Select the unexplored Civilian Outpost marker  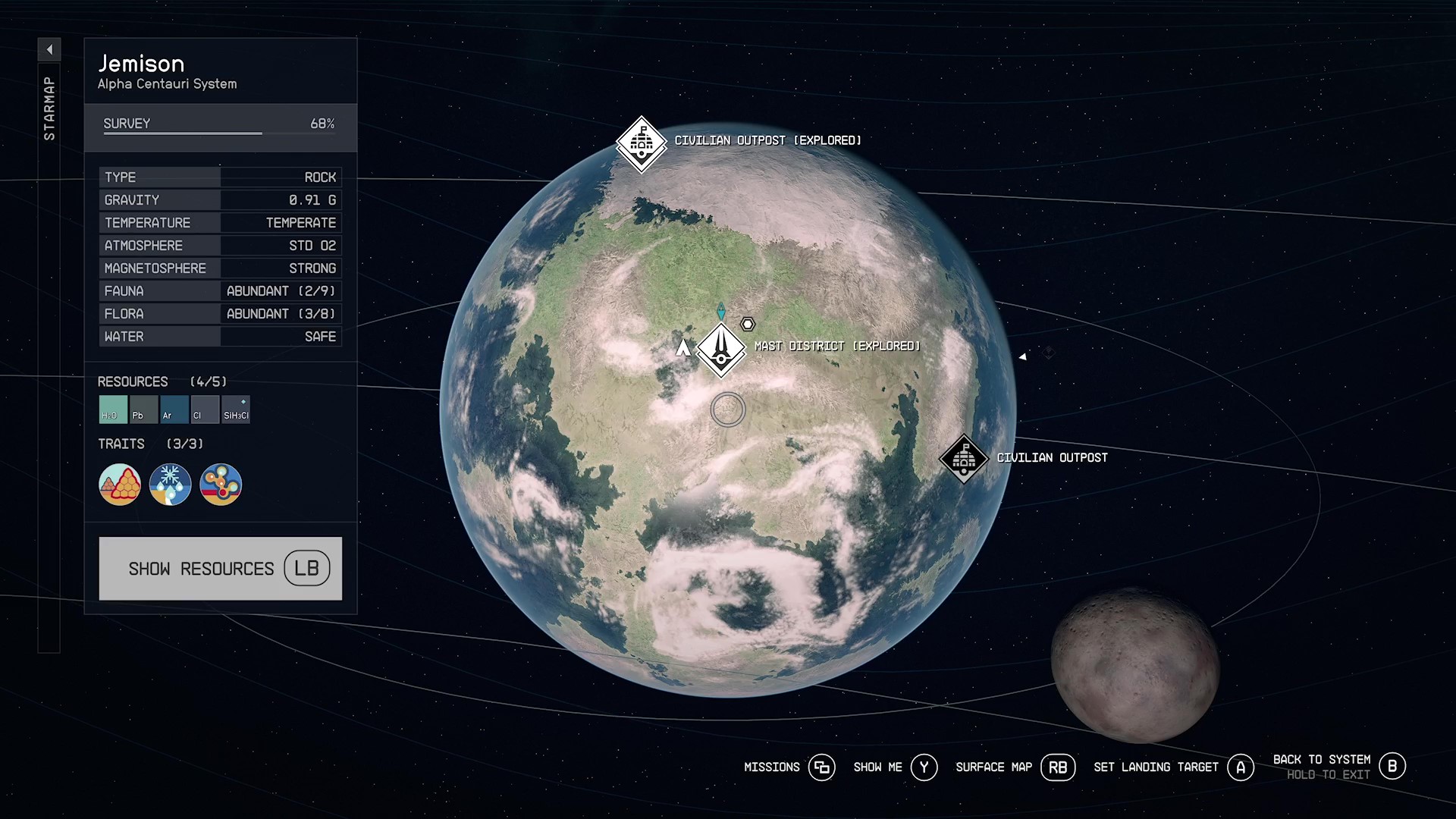point(964,458)
